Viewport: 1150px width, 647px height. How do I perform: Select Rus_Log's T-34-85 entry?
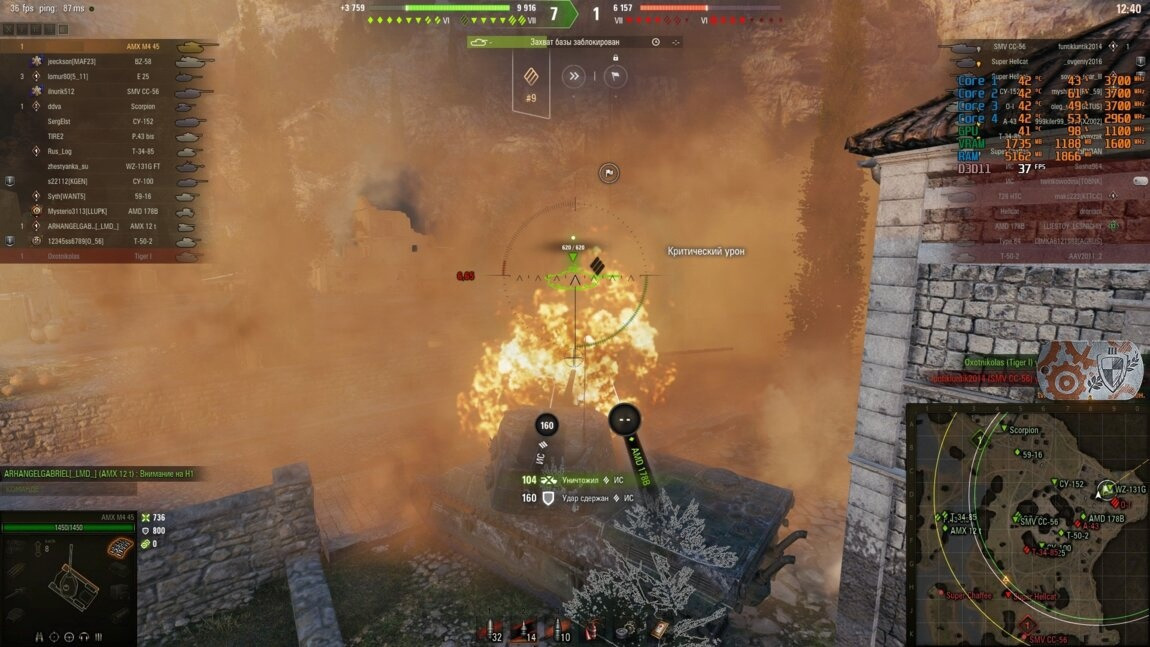100,151
